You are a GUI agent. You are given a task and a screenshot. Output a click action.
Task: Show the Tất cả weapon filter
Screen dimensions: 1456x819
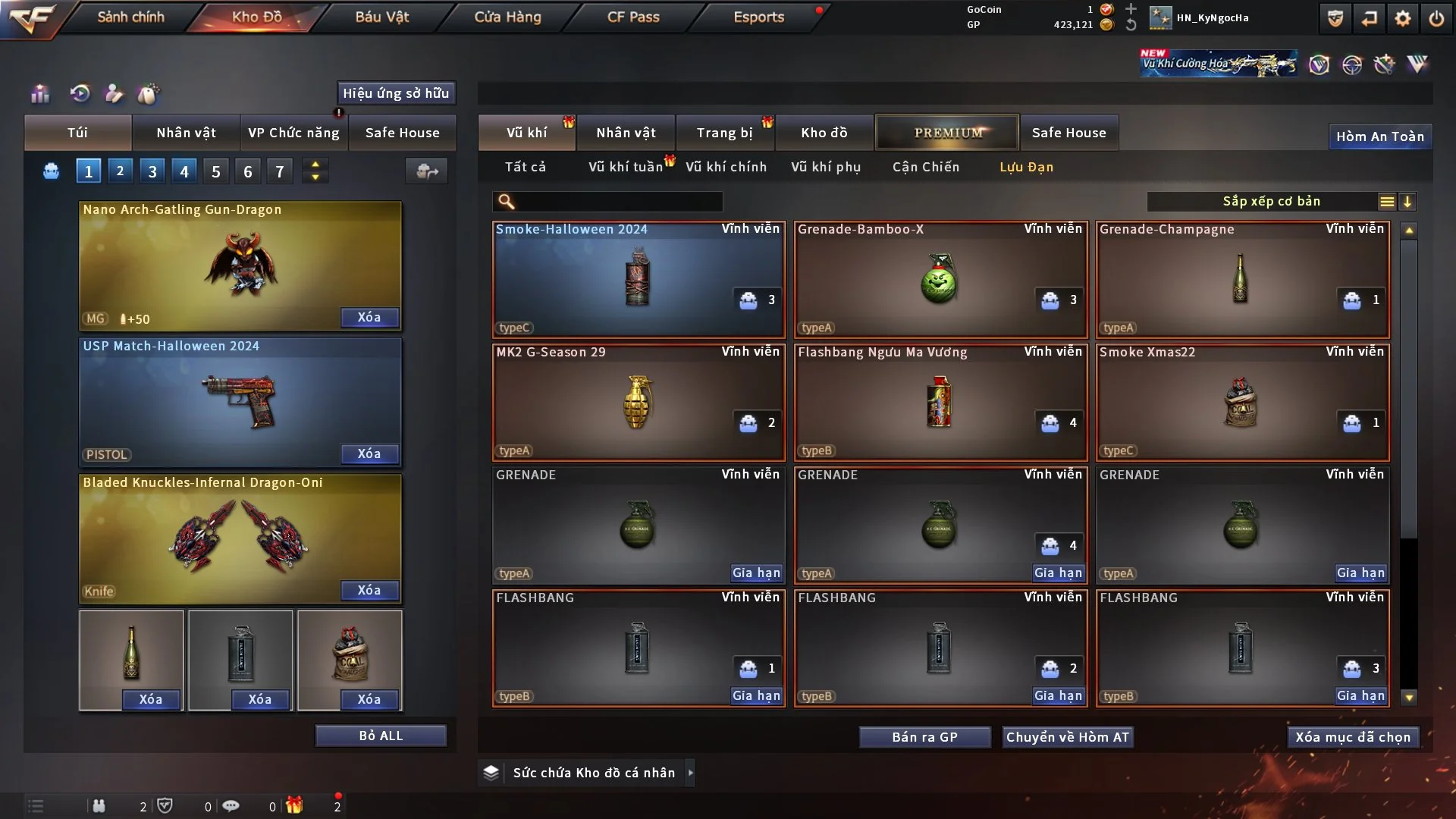[525, 167]
